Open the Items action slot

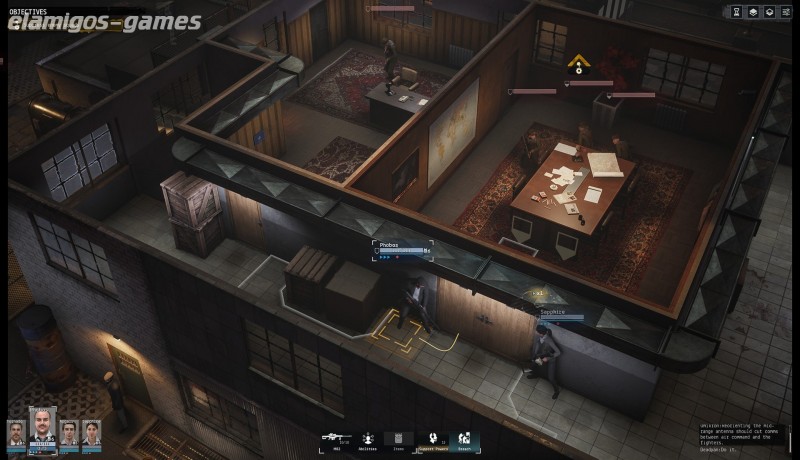[x=398, y=439]
